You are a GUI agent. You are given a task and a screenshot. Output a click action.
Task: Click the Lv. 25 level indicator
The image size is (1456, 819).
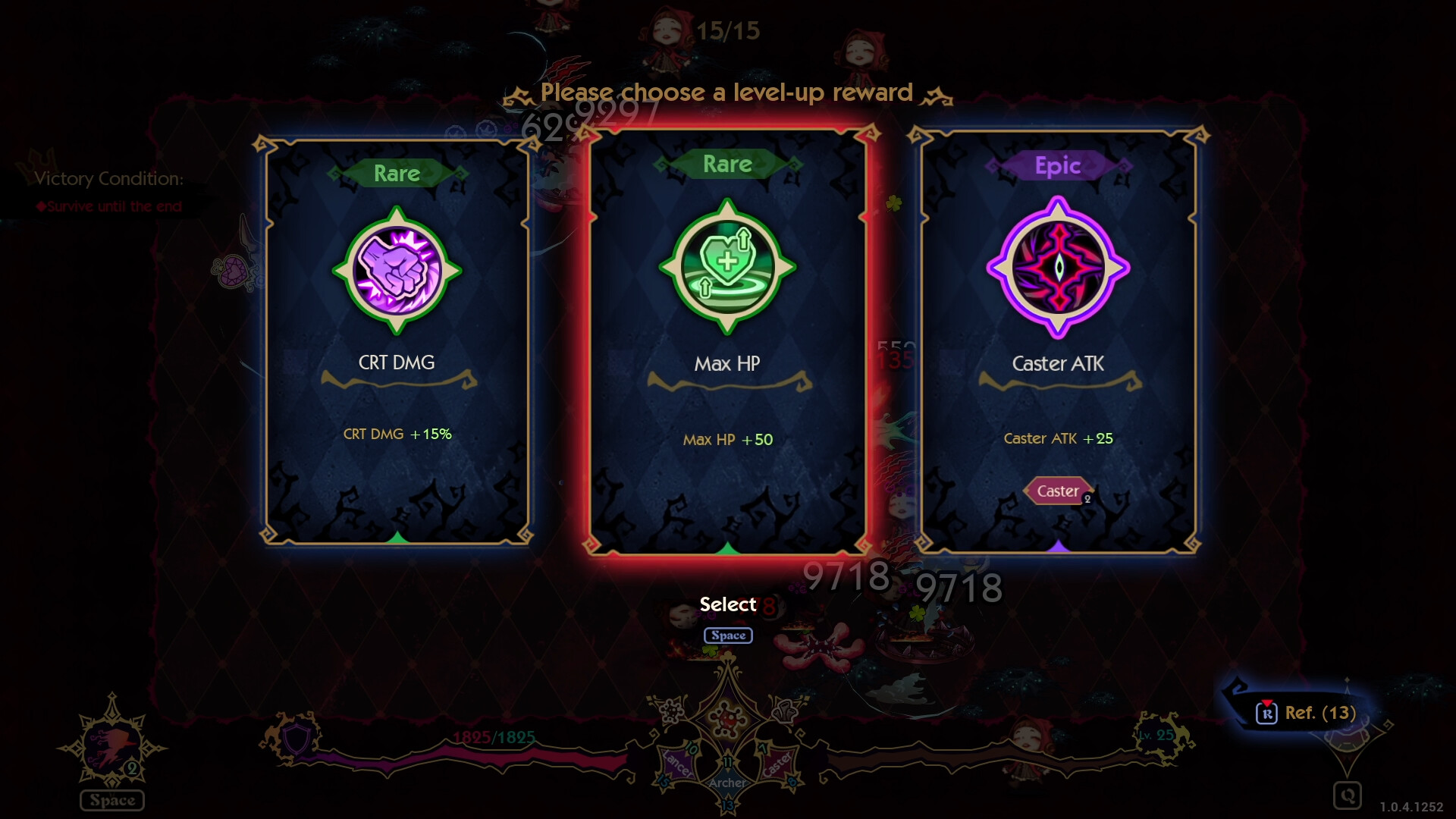[1156, 734]
